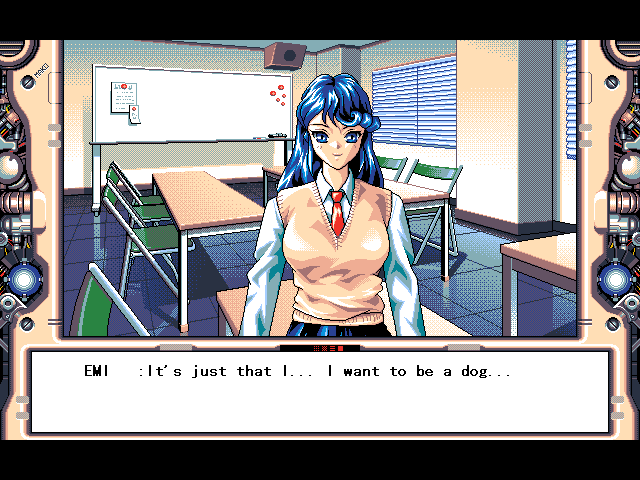Click the dialogue box to advance Emi's line
This screenshot has height=480, width=640.
pos(320,392)
